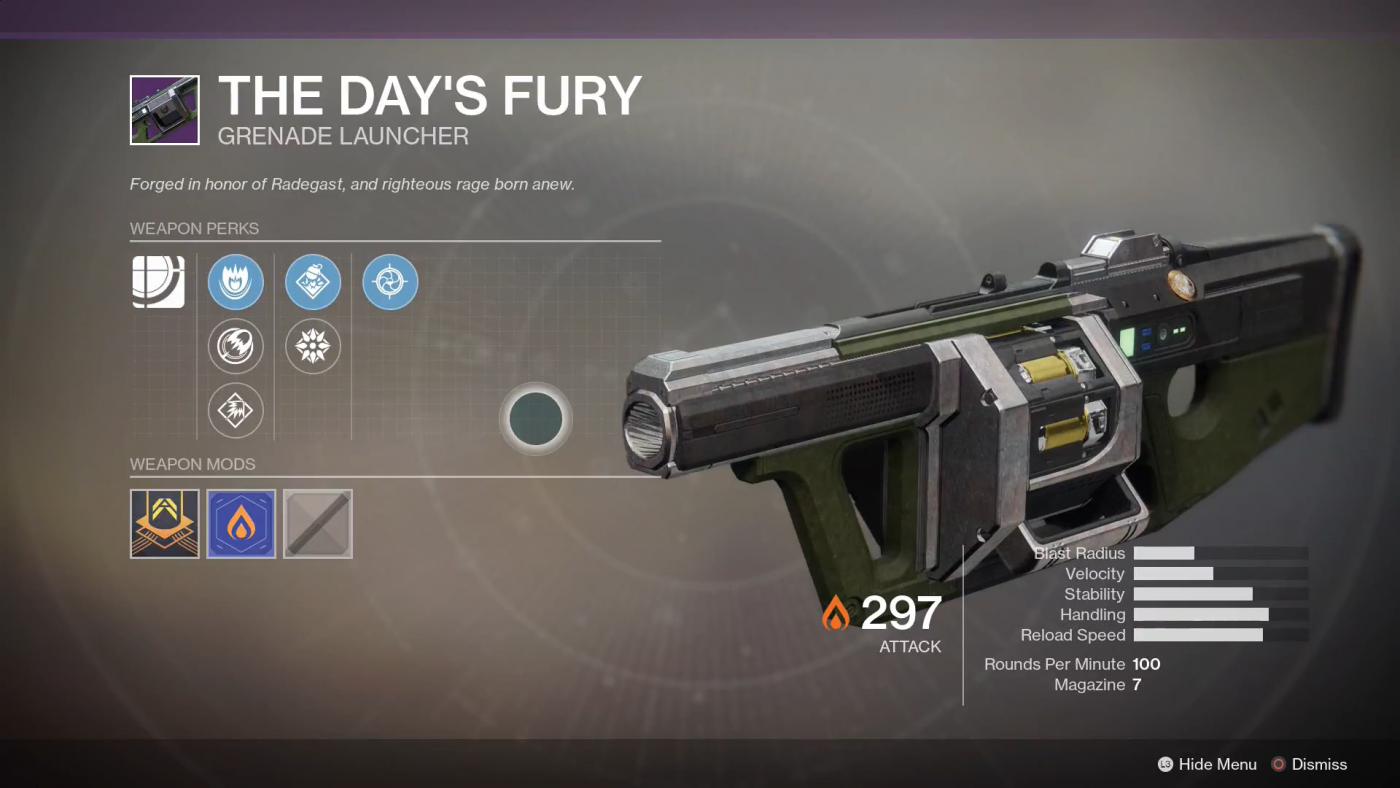Expand the circular empty perk socket
This screenshot has height=788, width=1400.
(x=536, y=419)
